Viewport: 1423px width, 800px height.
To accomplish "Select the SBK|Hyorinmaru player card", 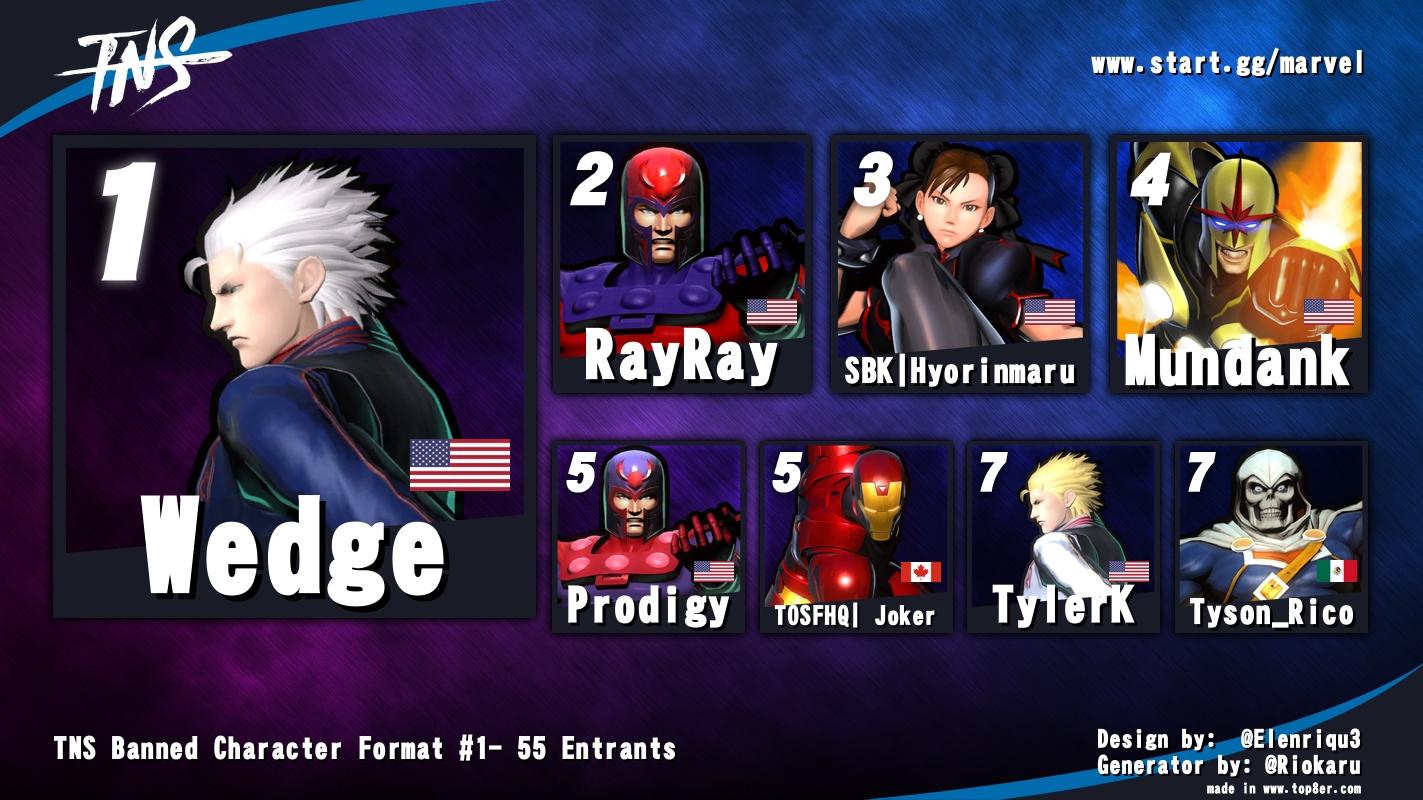I will (x=959, y=264).
